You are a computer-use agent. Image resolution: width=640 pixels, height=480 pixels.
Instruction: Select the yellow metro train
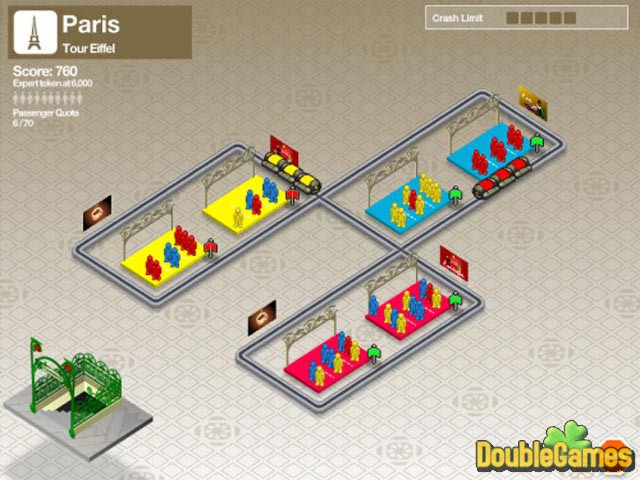[292, 172]
